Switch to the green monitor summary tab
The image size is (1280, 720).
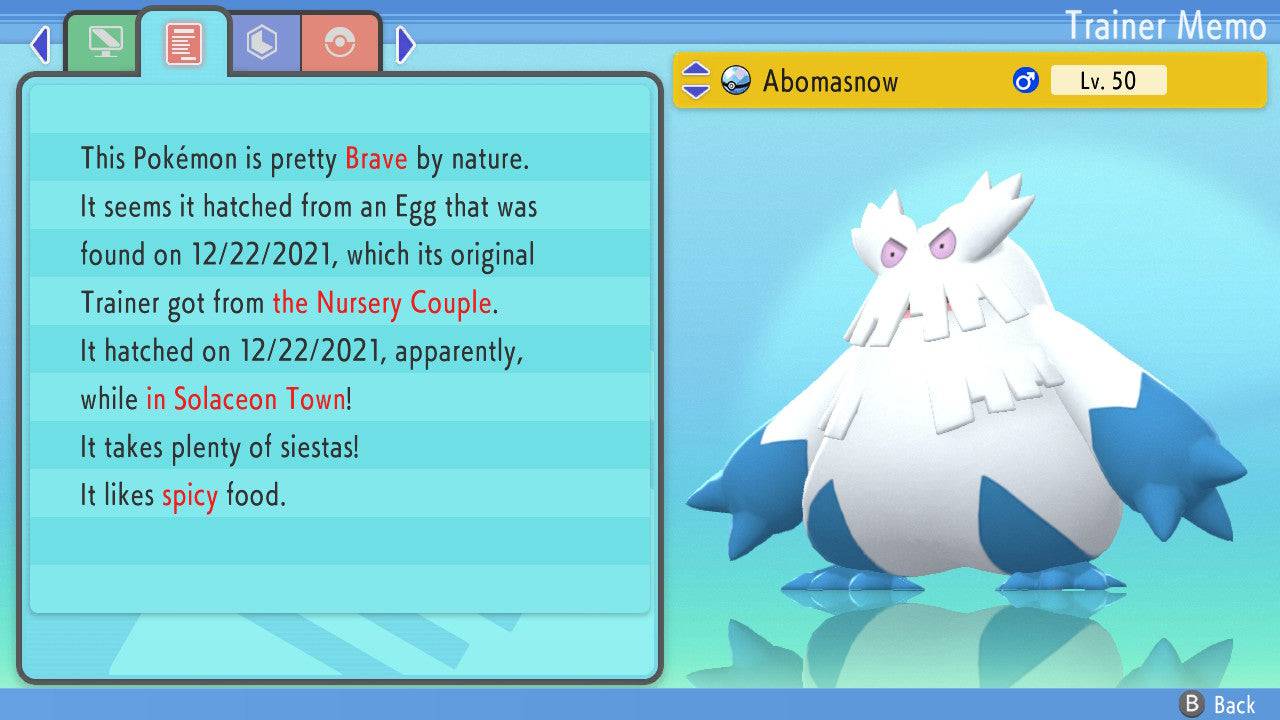coord(104,43)
